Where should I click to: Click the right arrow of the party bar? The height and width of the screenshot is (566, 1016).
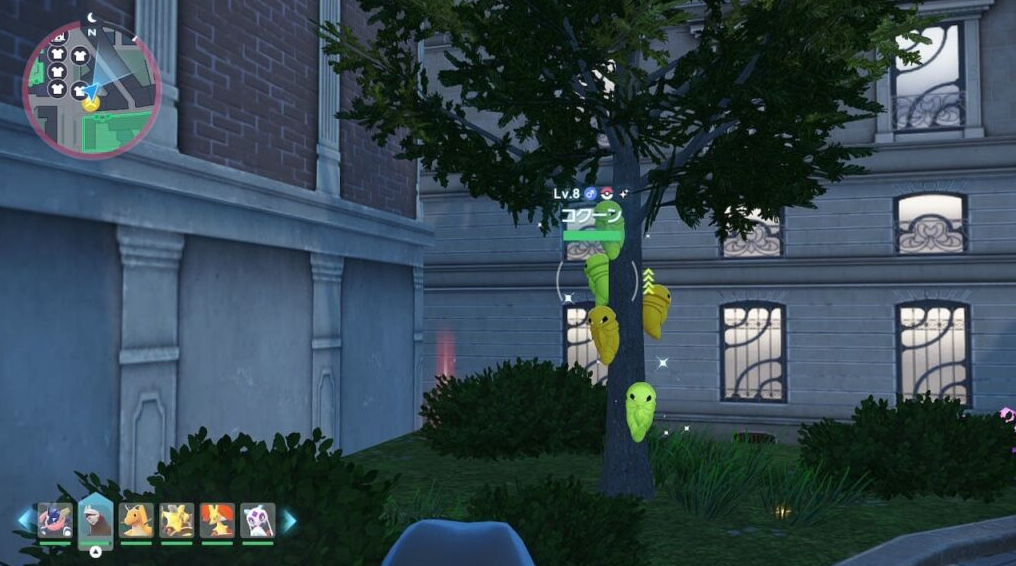[x=289, y=520]
